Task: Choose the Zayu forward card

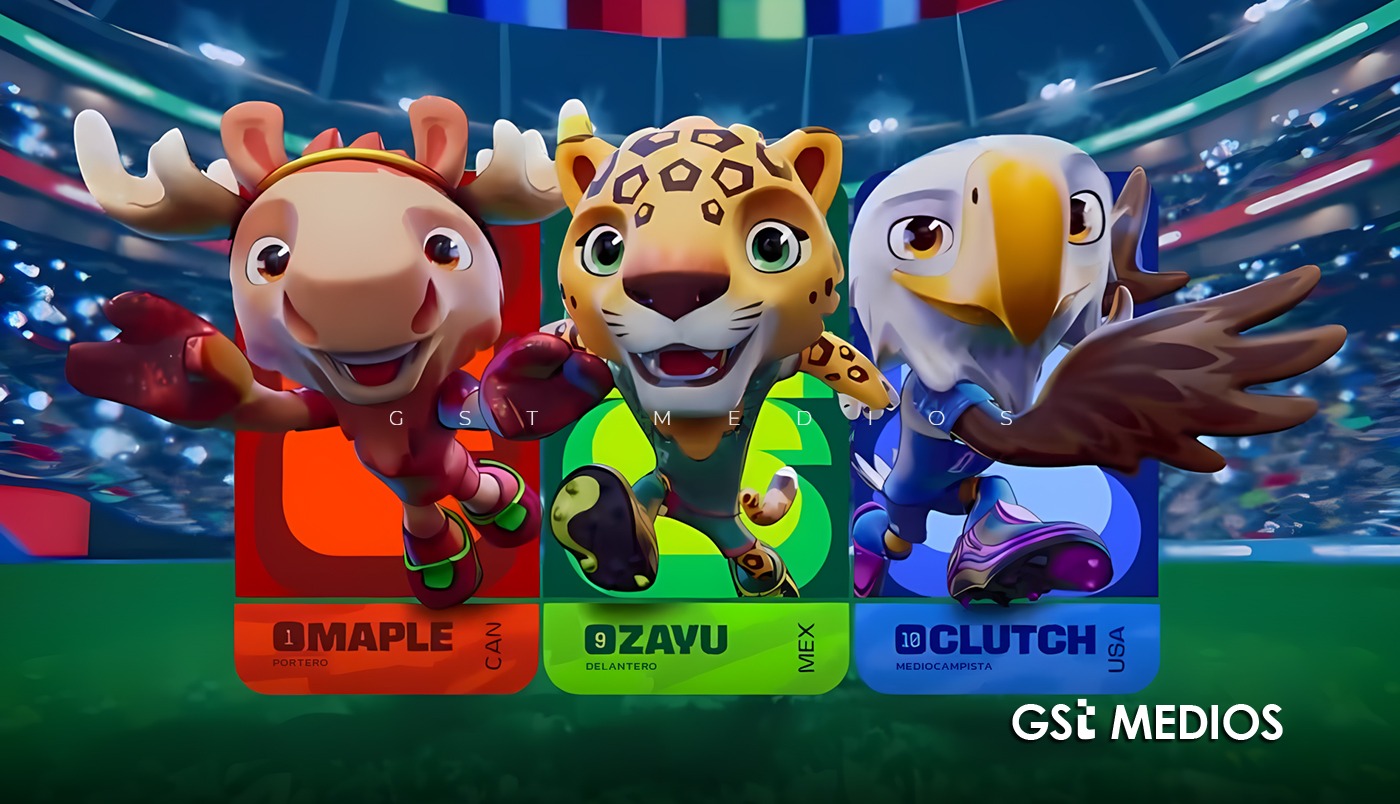Action: 695,647
